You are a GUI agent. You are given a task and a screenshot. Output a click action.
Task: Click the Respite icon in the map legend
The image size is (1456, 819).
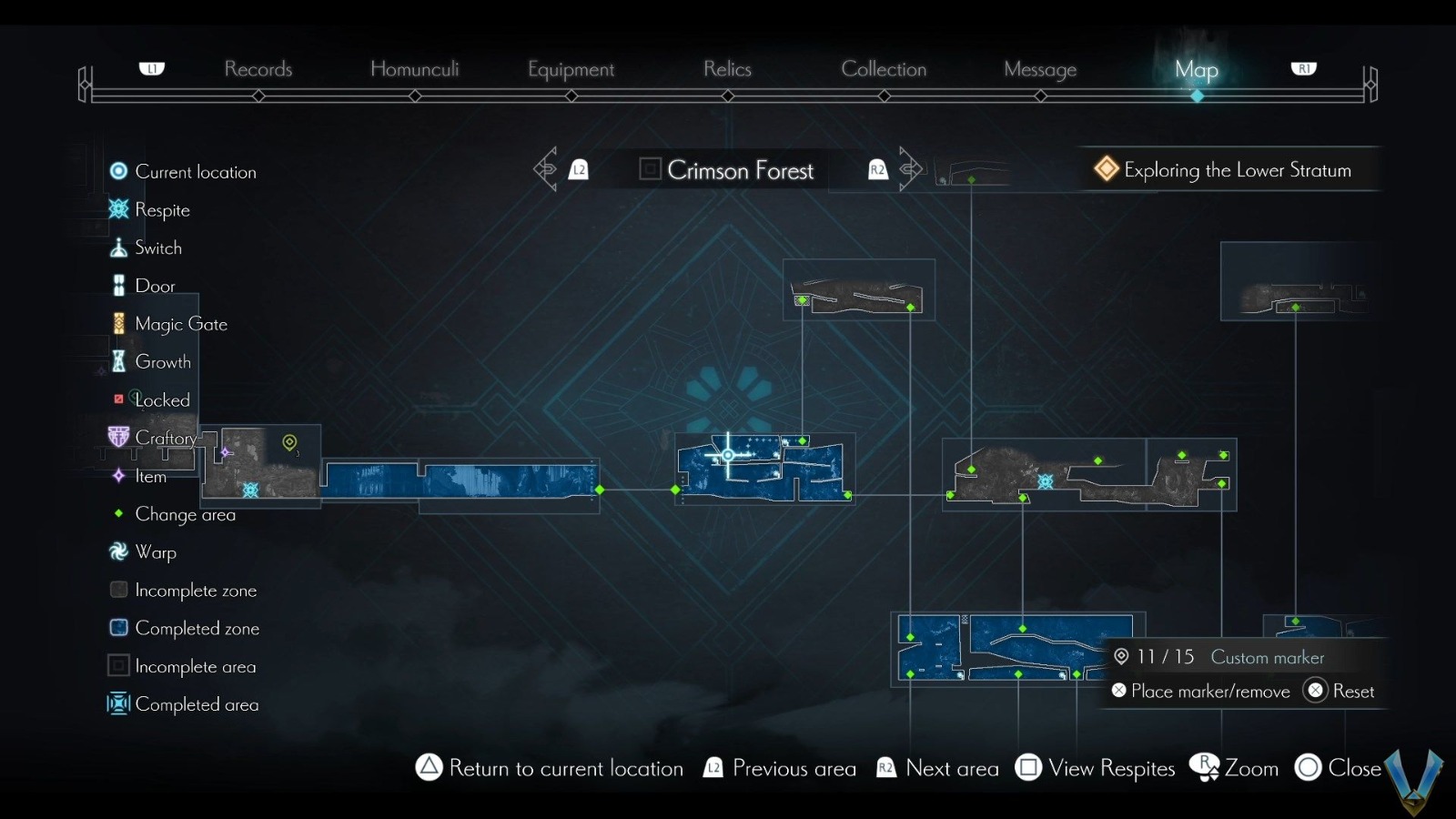(x=118, y=209)
